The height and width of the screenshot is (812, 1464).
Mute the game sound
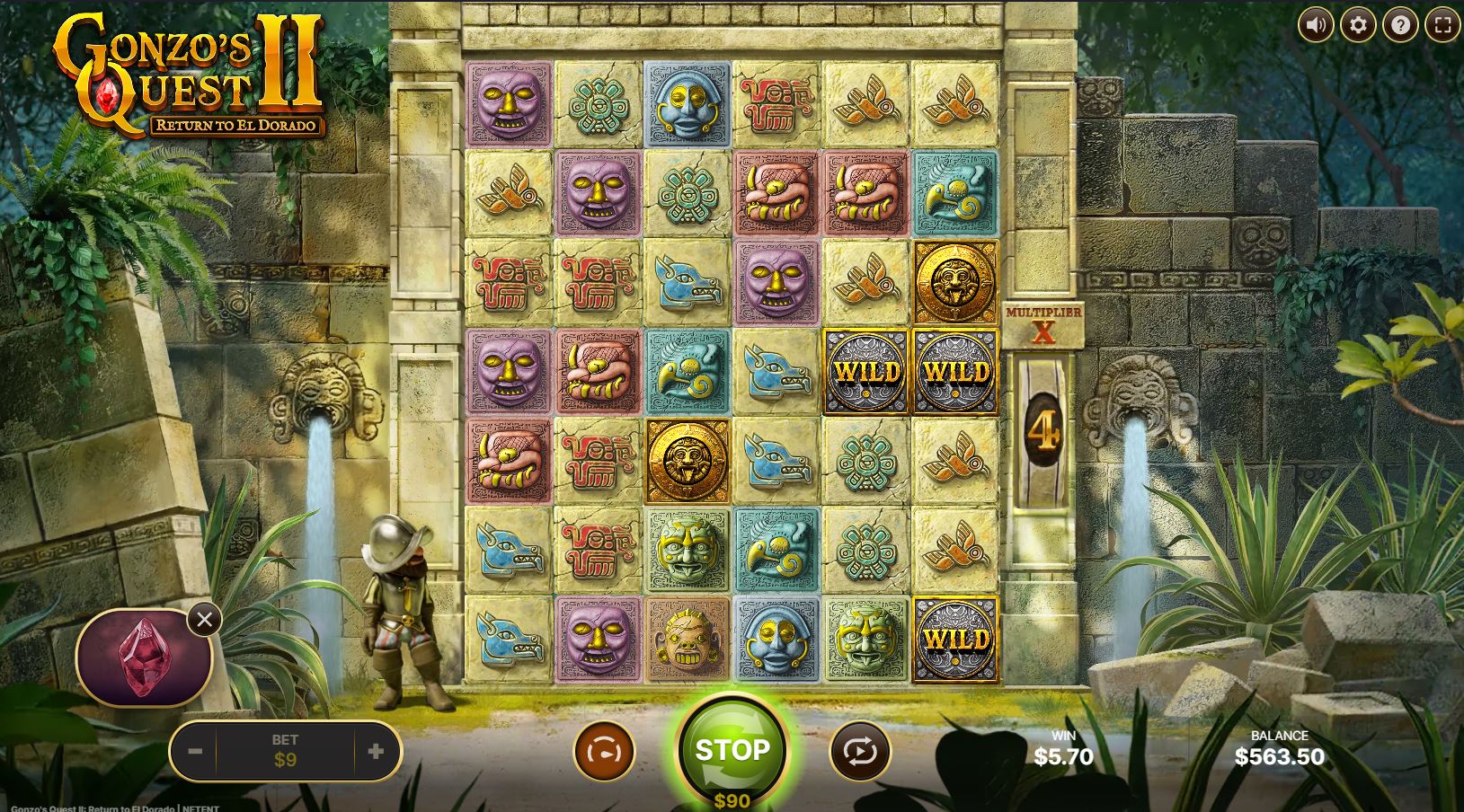1316,24
